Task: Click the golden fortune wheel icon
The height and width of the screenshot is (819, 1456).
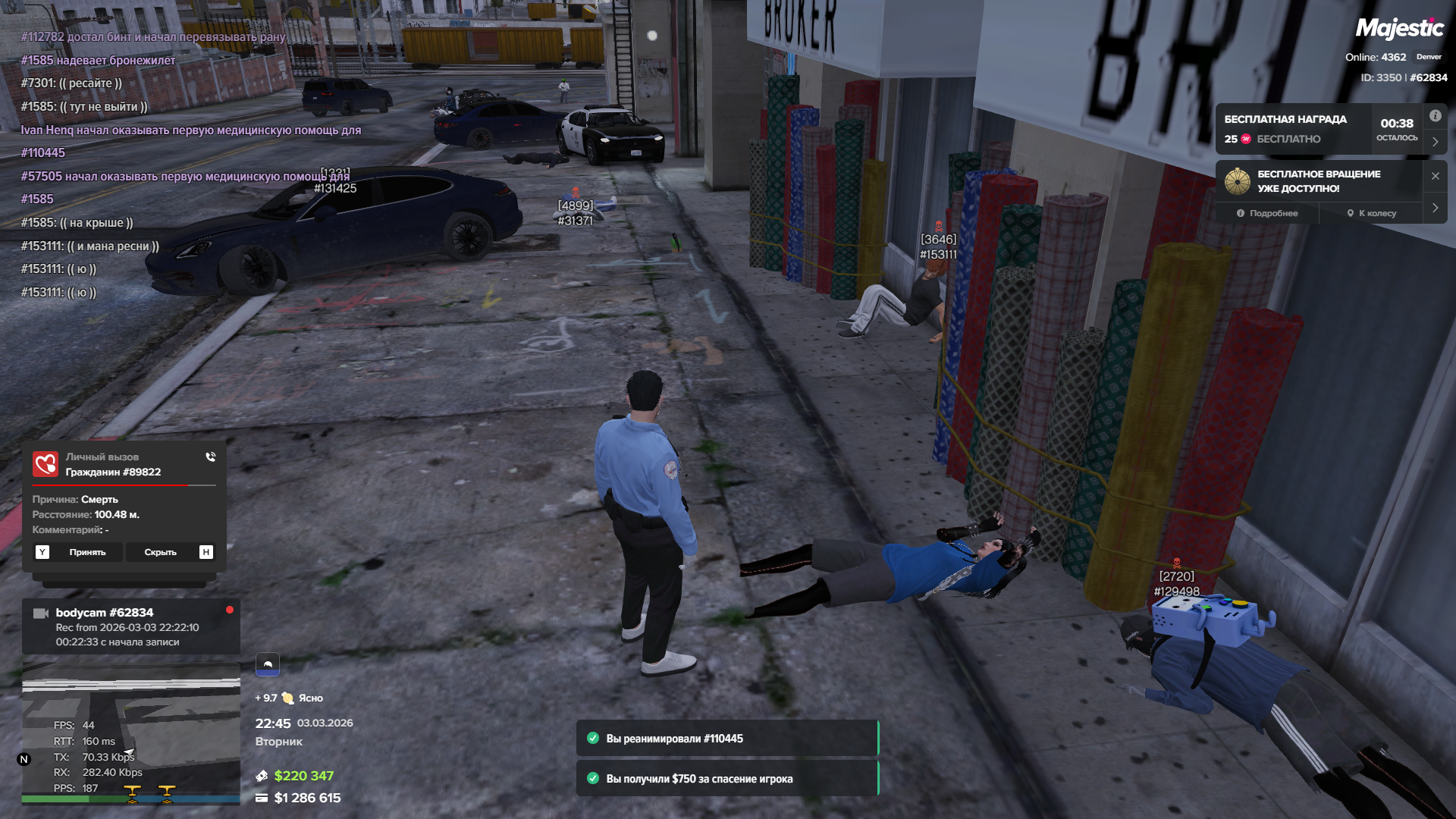Action: 1238,181
